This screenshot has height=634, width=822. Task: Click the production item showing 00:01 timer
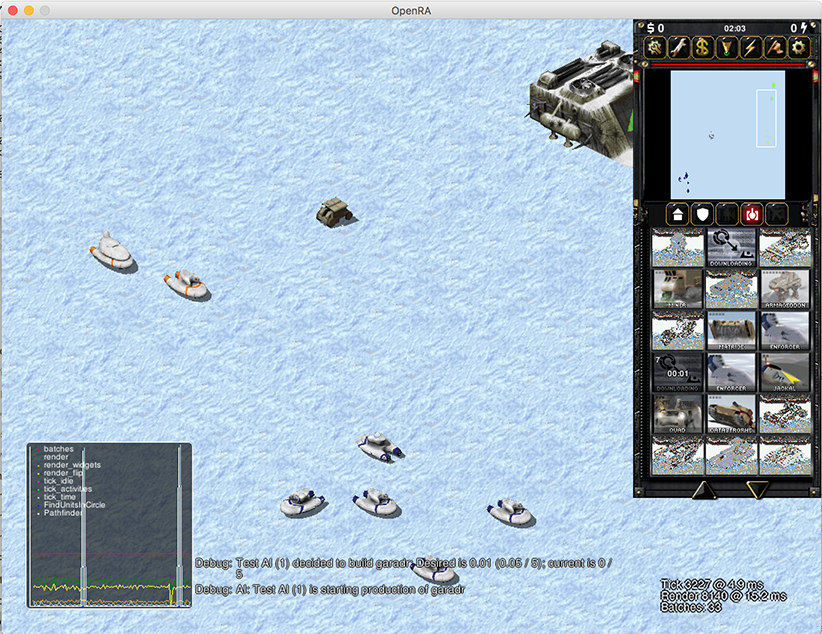tap(678, 372)
